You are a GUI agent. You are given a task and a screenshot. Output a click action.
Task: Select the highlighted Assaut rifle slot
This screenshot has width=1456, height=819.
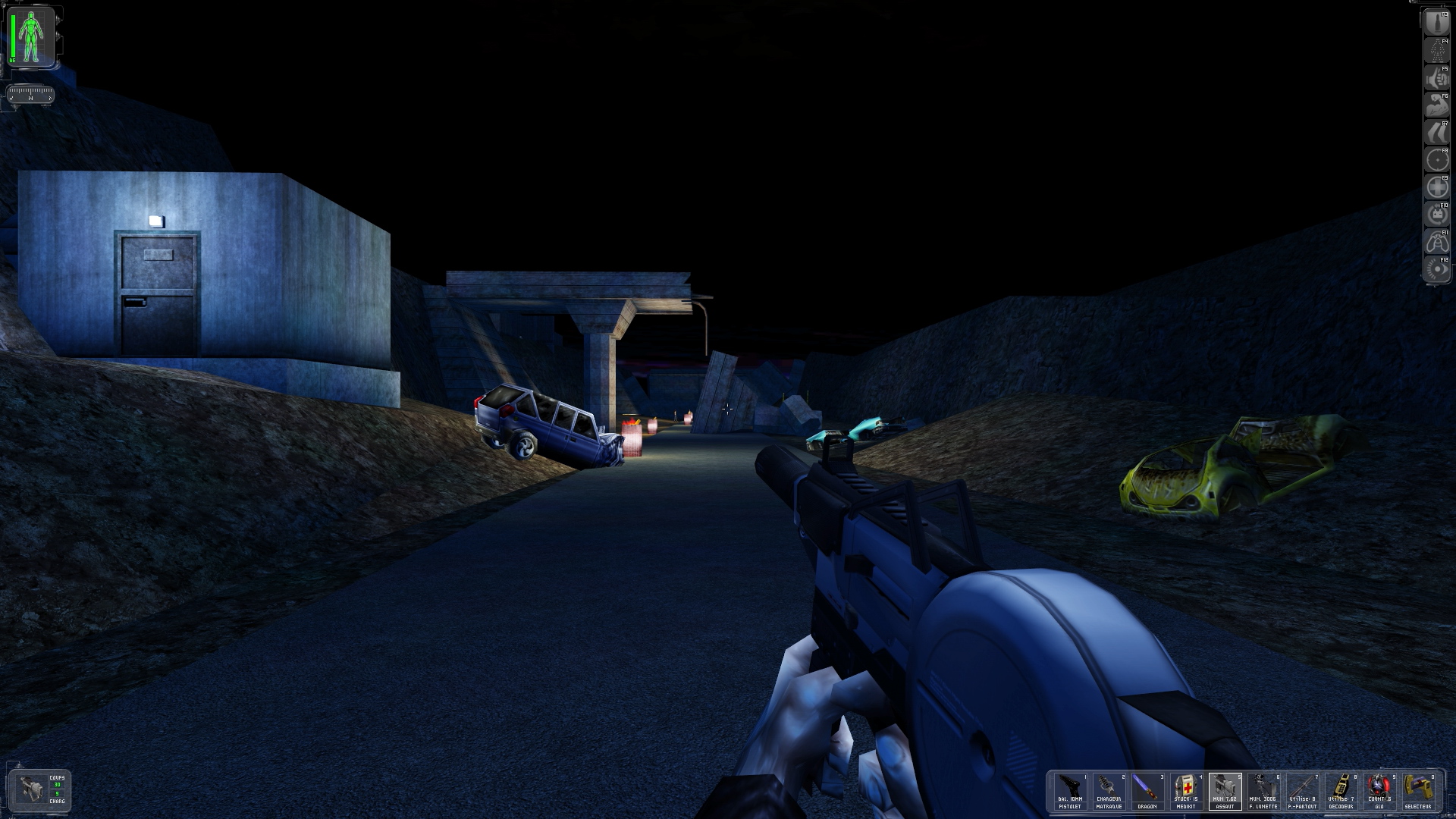(1225, 792)
